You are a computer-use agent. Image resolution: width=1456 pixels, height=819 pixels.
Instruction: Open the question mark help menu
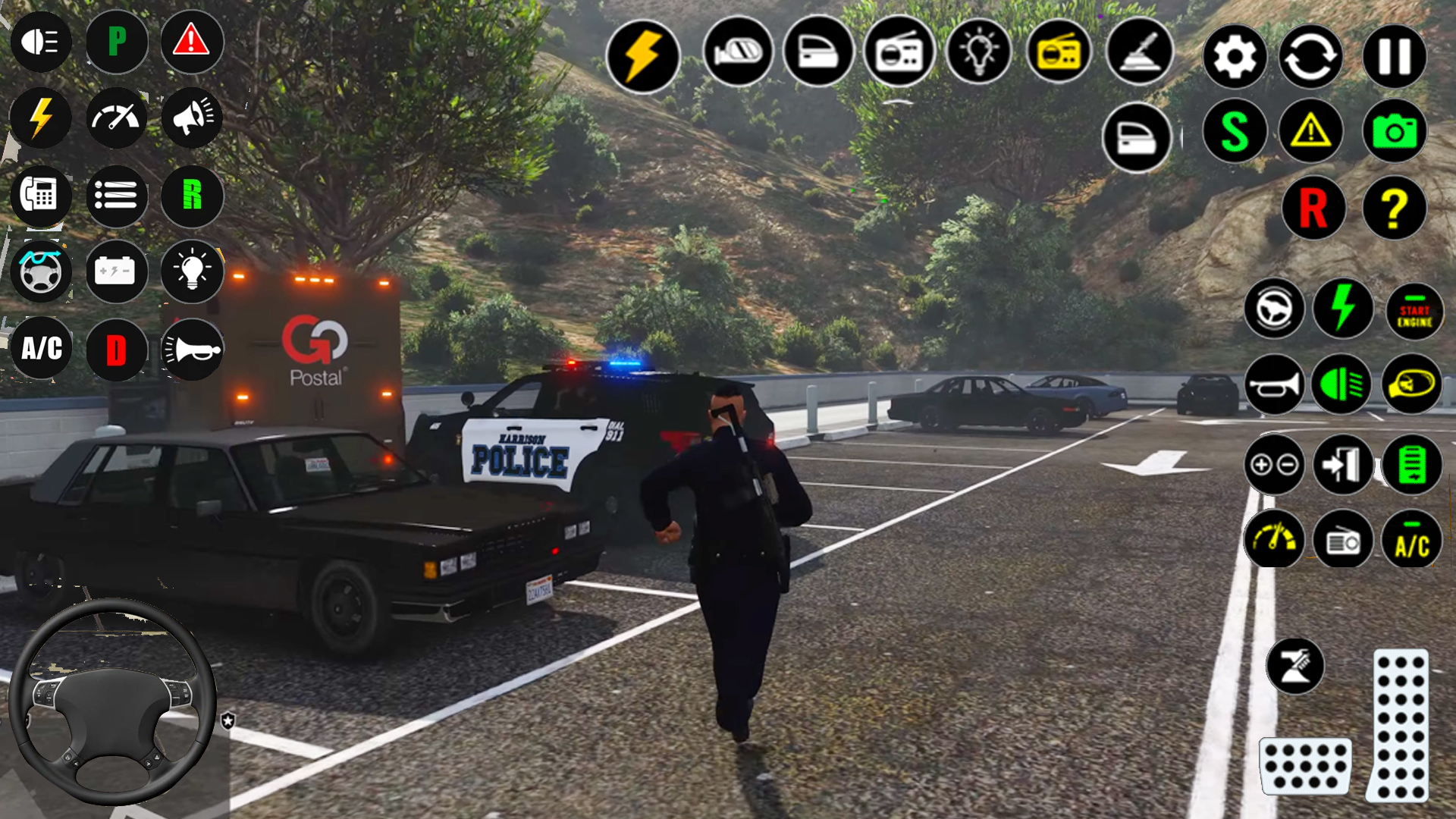1395,206
